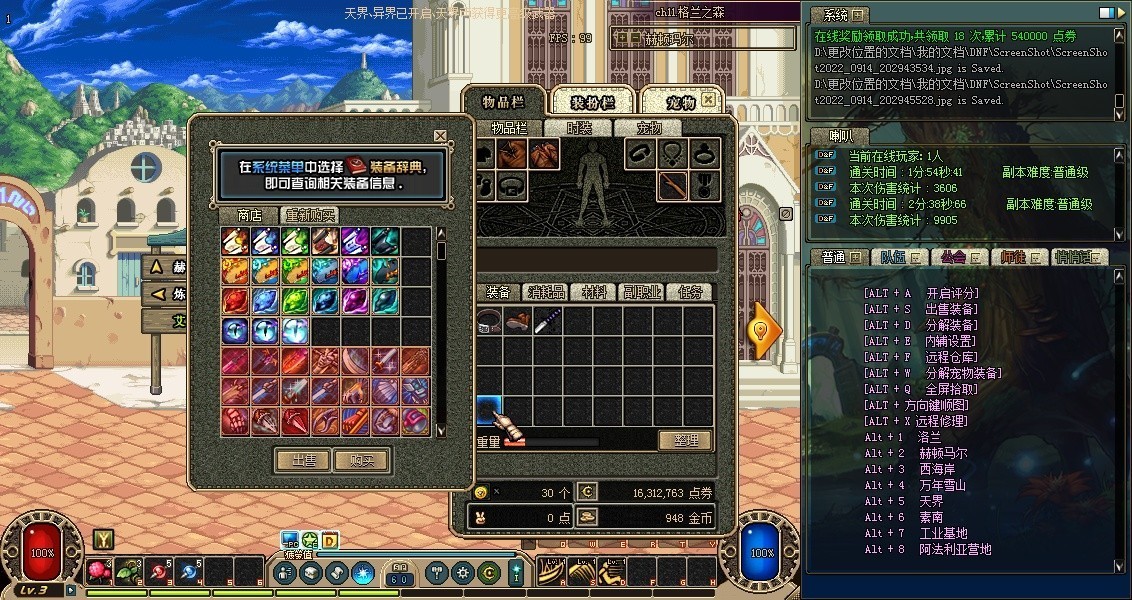Image resolution: width=1132 pixels, height=600 pixels.
Task: Select the 商店 shop tab
Action: pyautogui.click(x=249, y=215)
